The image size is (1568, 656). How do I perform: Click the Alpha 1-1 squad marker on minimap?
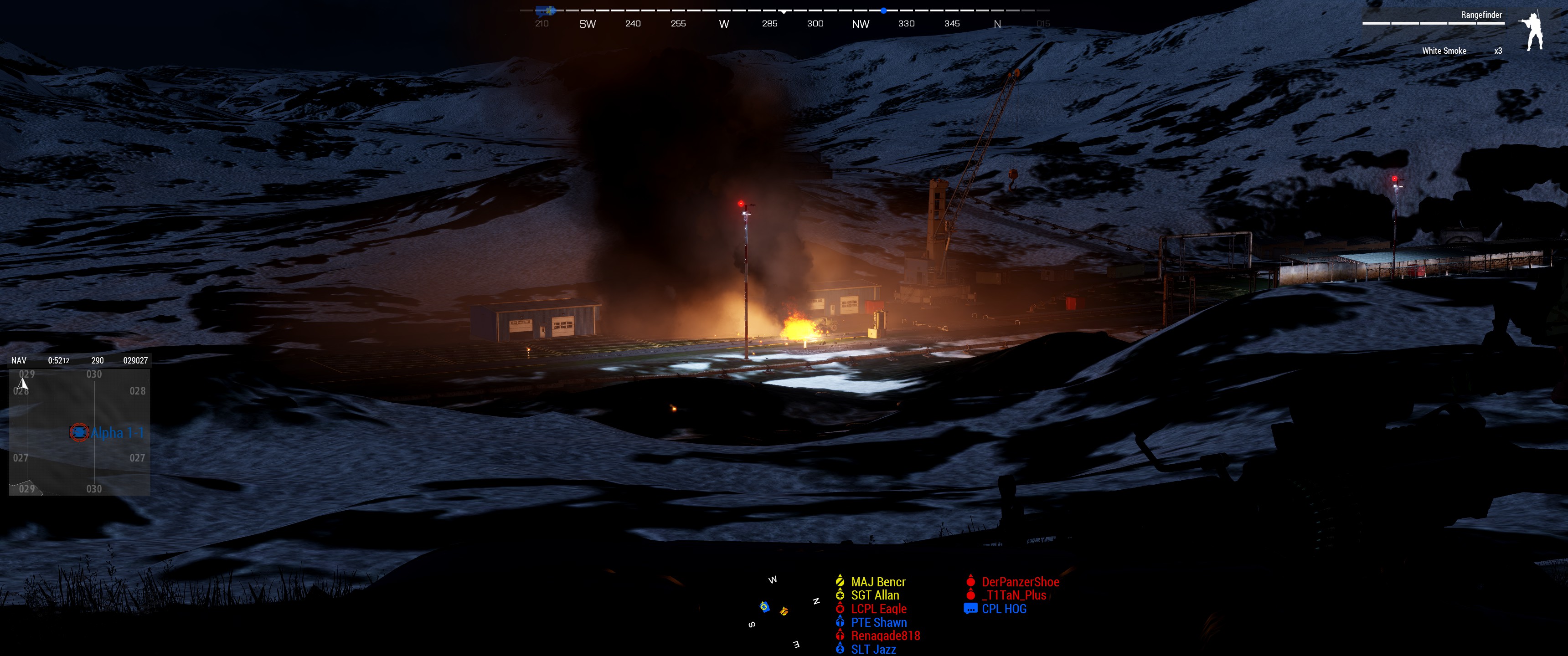pos(78,433)
